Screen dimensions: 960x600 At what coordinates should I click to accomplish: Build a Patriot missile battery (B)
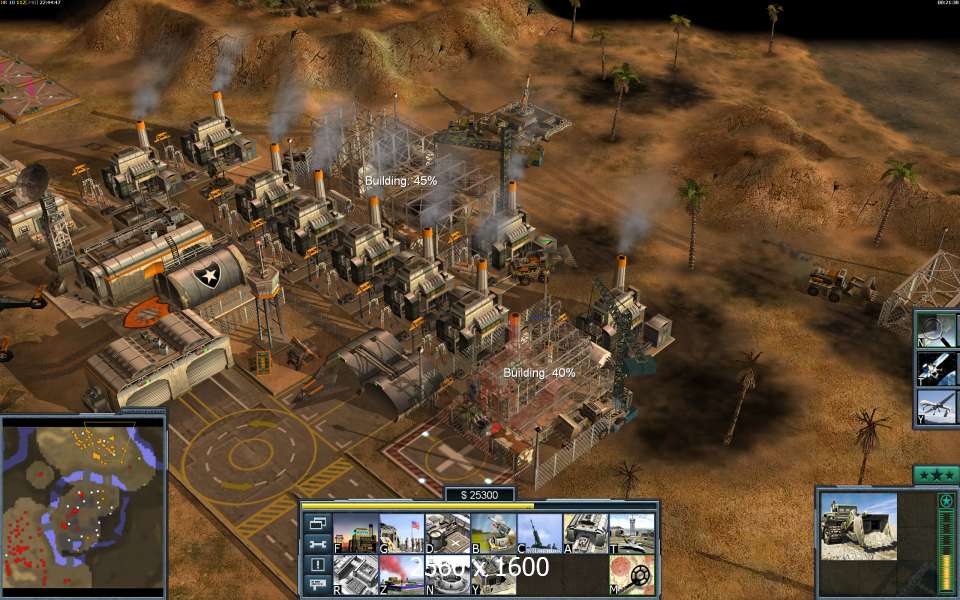493,533
